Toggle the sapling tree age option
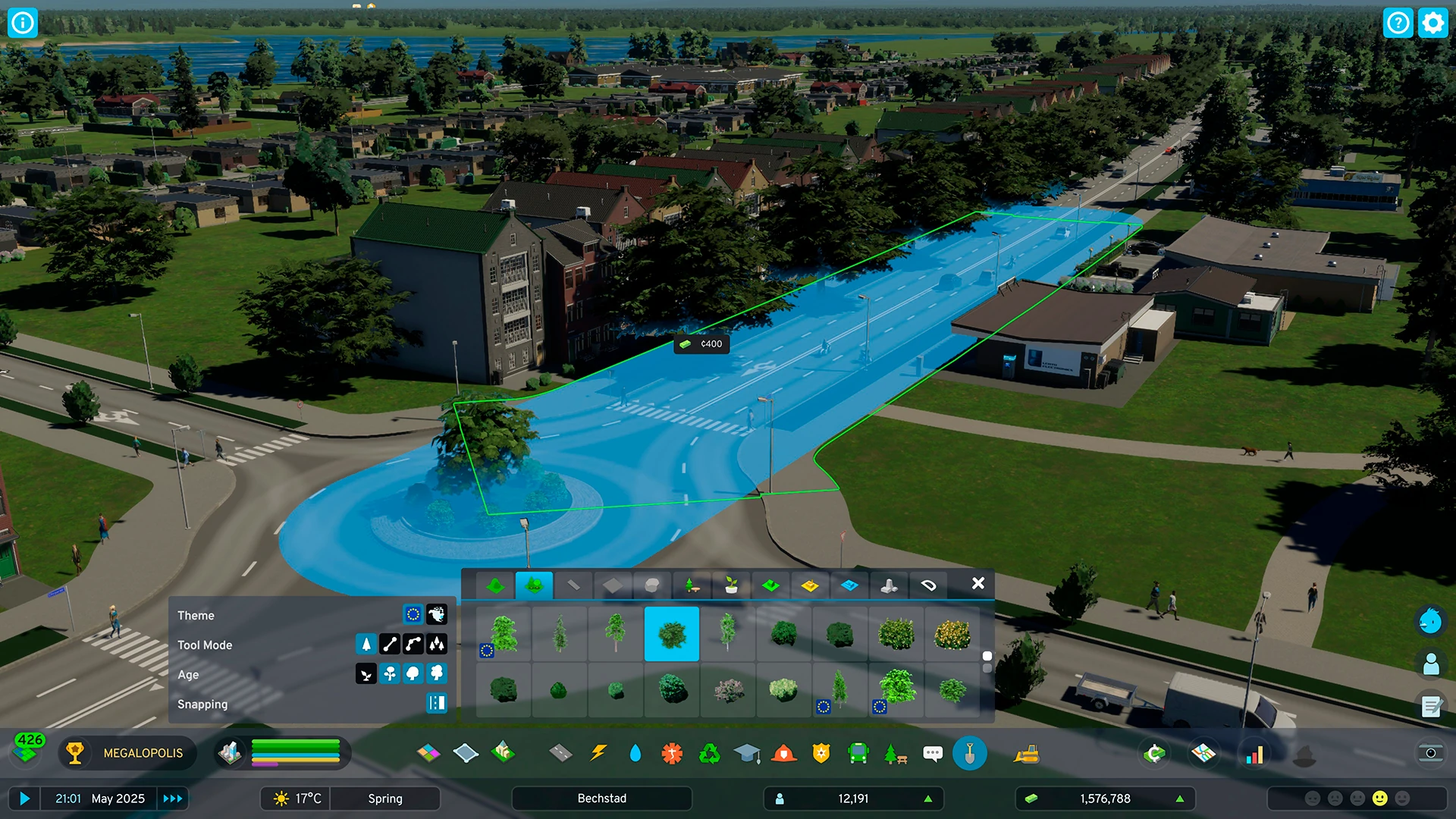Viewport: 1456px width, 819px height. click(366, 674)
